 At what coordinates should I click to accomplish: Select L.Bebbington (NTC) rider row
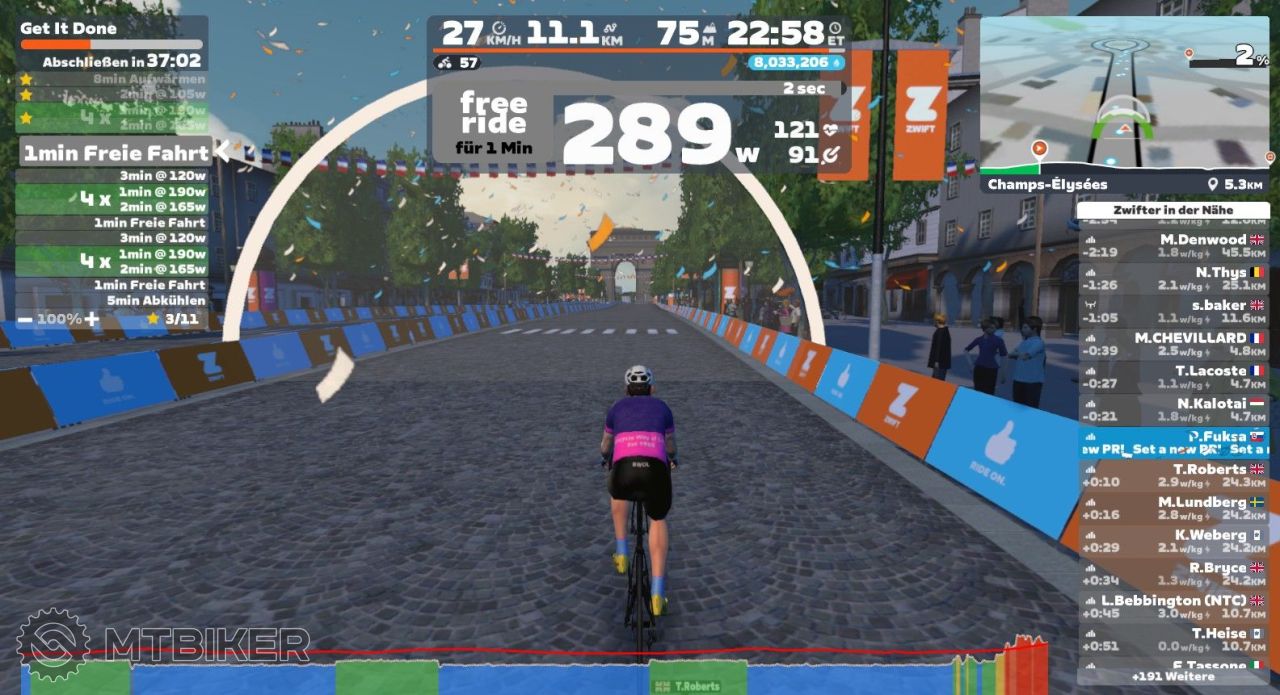[1173, 607]
